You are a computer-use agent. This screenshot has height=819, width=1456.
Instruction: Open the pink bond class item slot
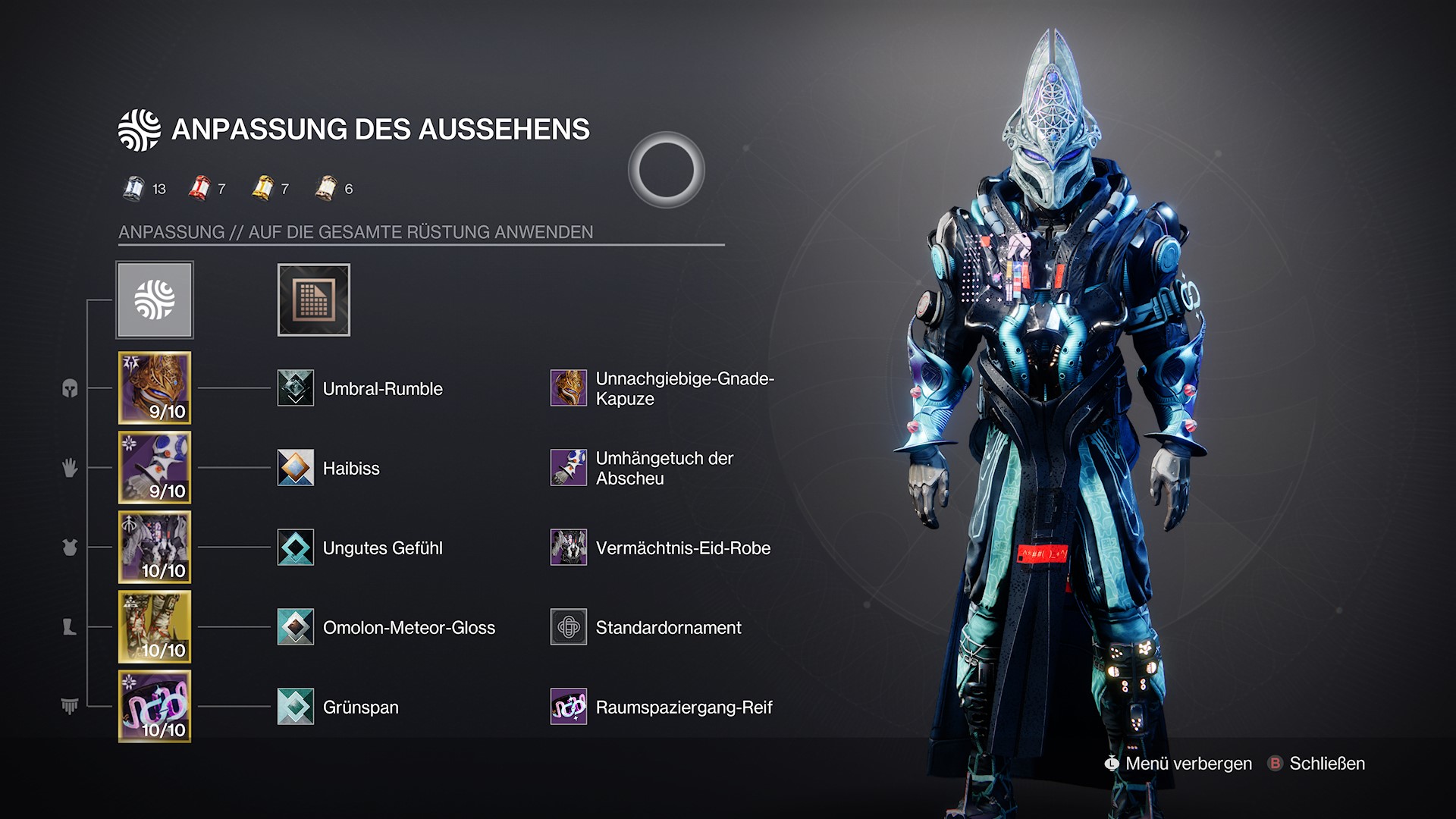tap(155, 707)
